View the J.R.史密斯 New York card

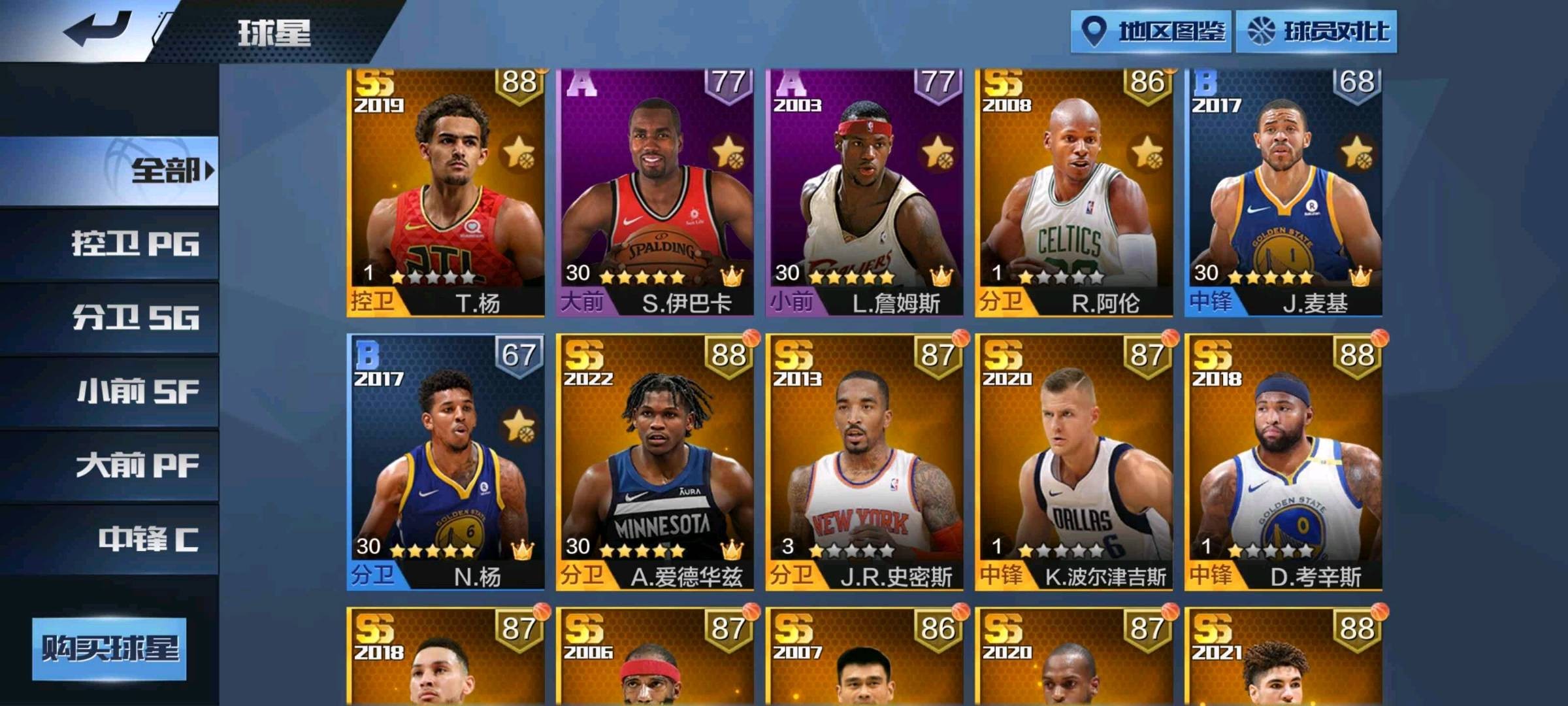864,462
